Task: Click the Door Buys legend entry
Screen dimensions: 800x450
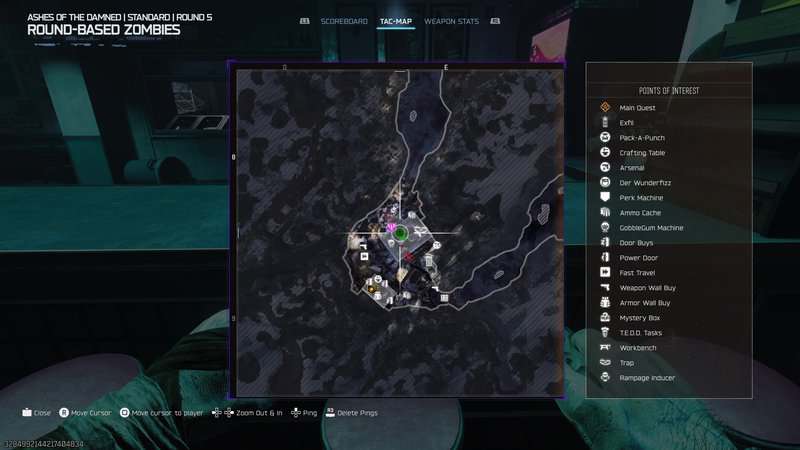Action: coord(637,243)
